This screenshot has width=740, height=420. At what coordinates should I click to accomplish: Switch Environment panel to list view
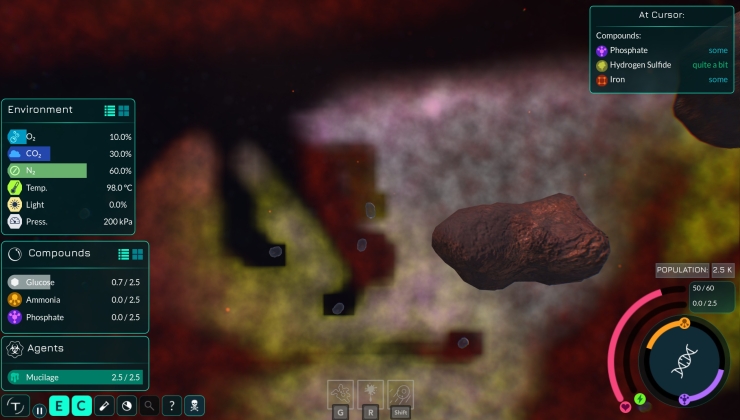[110, 110]
